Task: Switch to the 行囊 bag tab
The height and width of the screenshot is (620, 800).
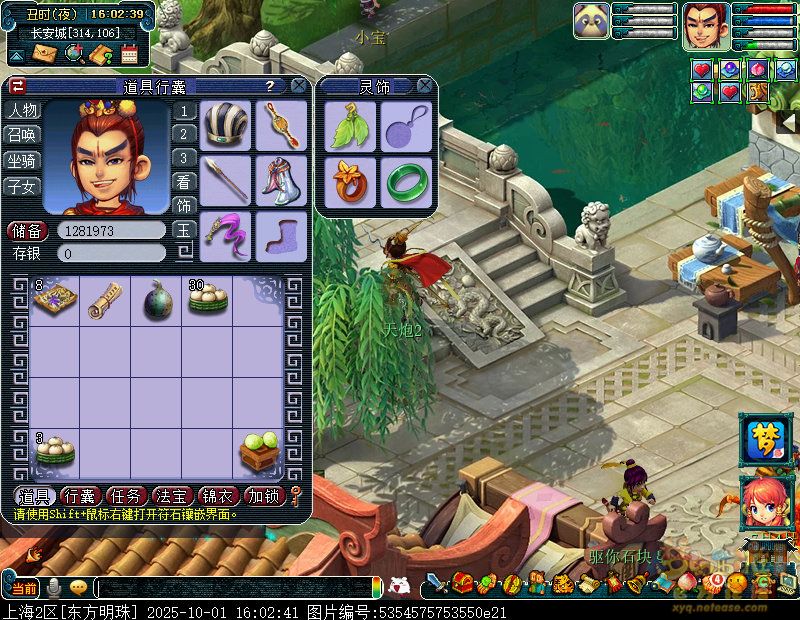Action: click(80, 496)
